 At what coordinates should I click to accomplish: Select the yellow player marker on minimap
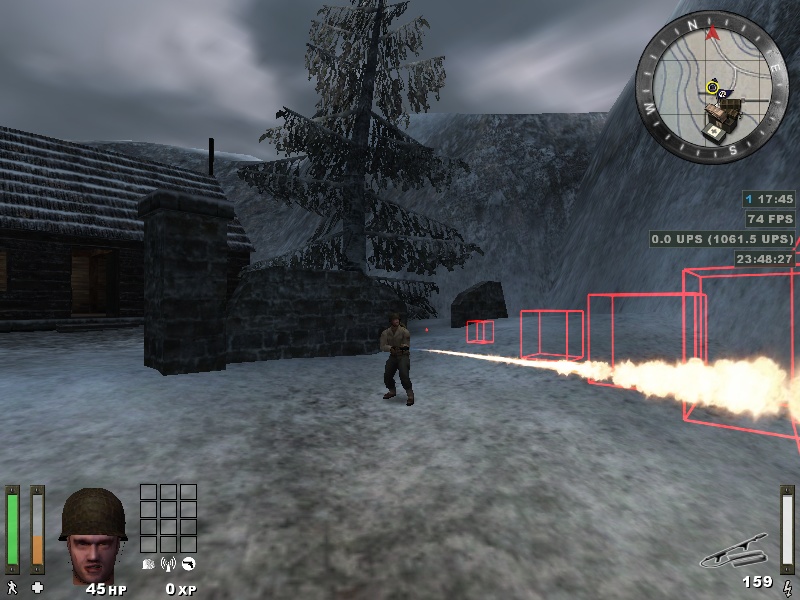[x=712, y=88]
